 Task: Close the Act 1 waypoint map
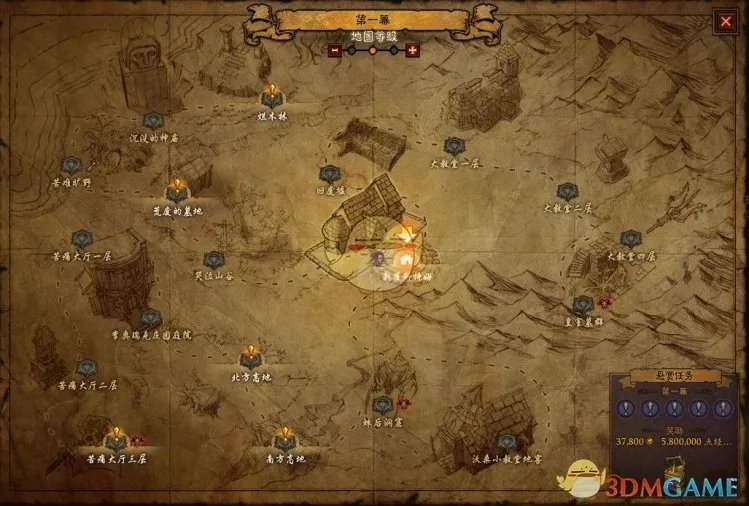(x=723, y=20)
